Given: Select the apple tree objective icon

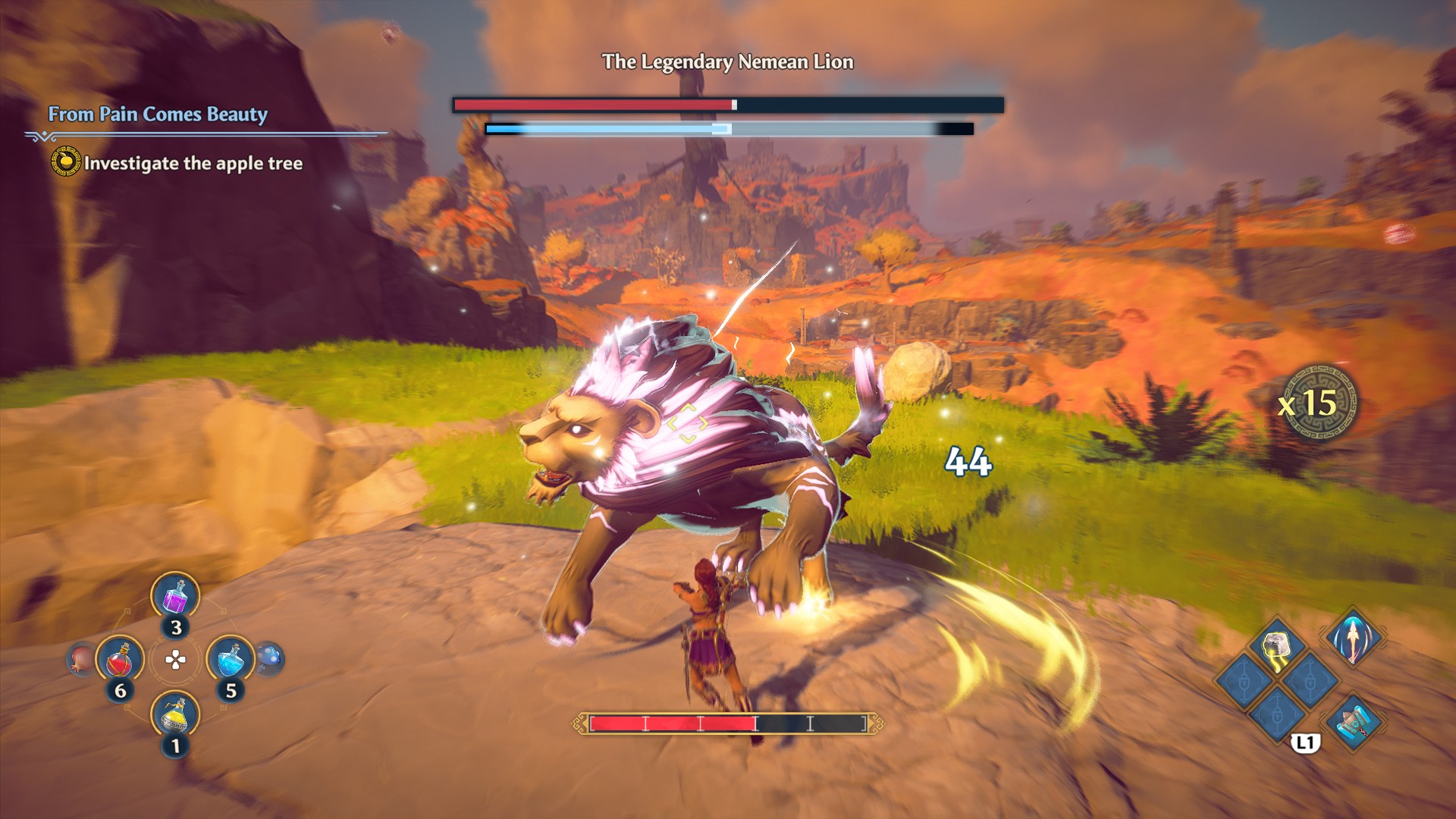Looking at the screenshot, I should coord(66,162).
